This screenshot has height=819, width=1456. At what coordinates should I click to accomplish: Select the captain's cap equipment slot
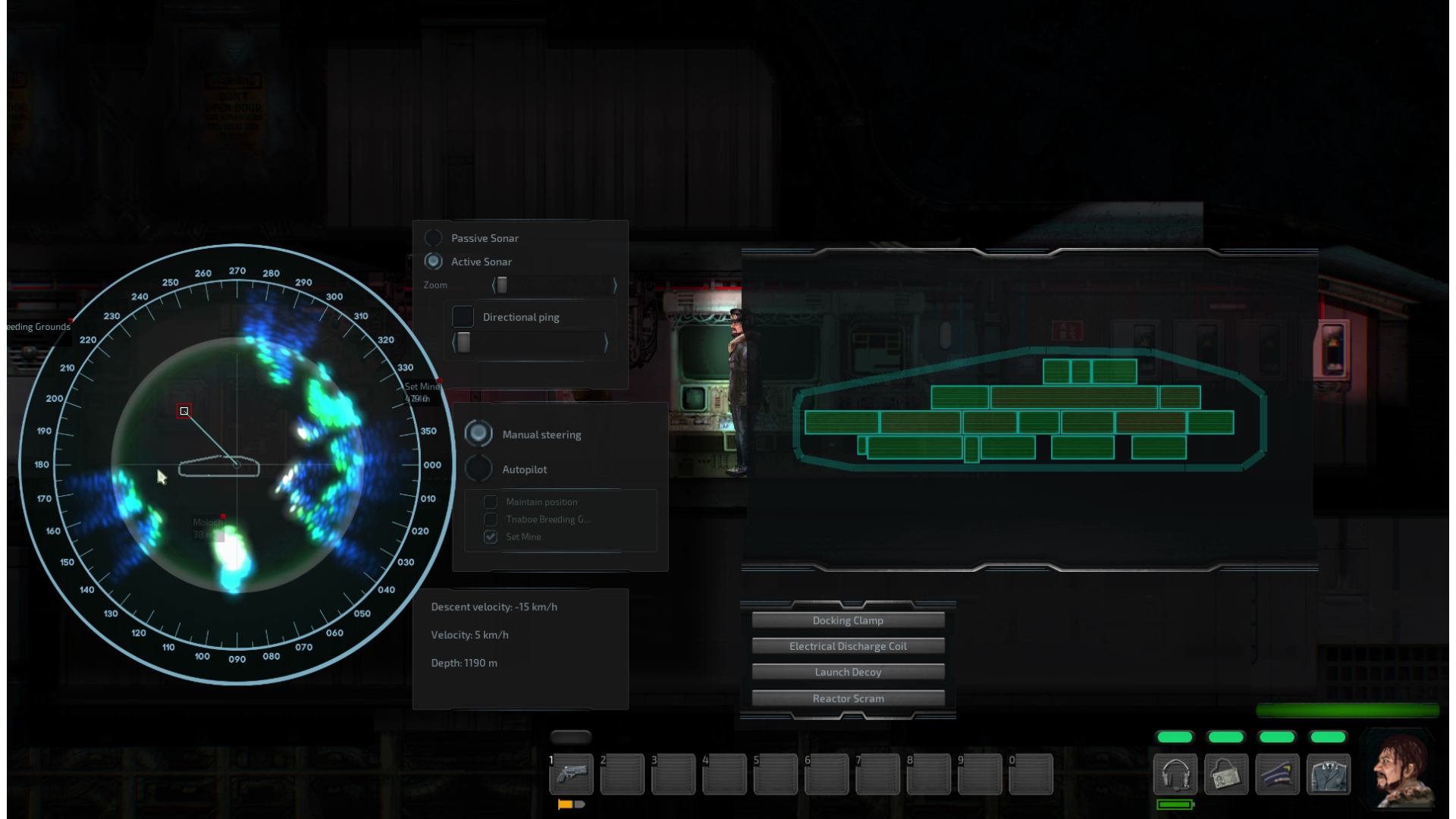coord(1277,774)
